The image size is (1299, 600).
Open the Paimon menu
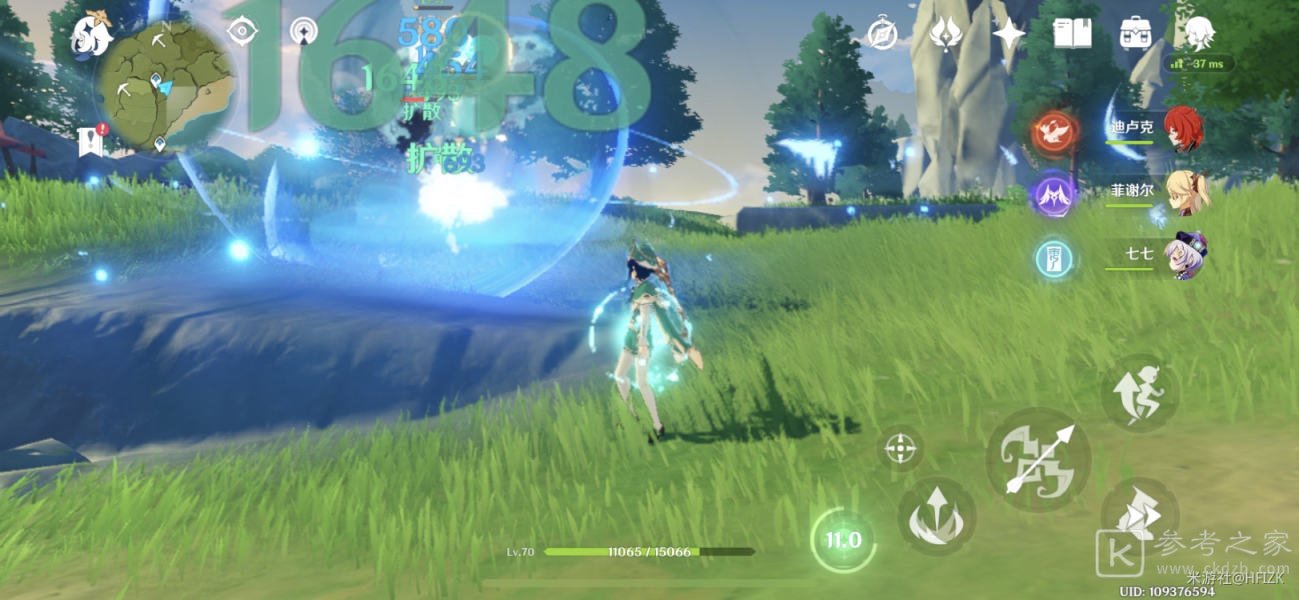(91, 36)
